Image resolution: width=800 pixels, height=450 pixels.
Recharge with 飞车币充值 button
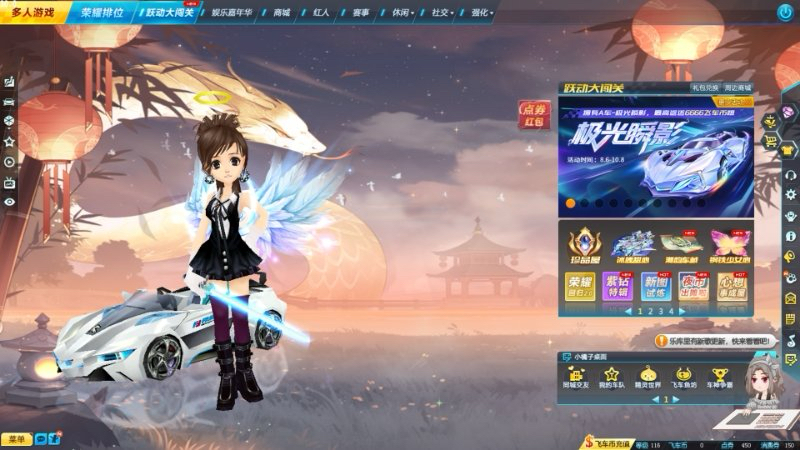click(606, 443)
